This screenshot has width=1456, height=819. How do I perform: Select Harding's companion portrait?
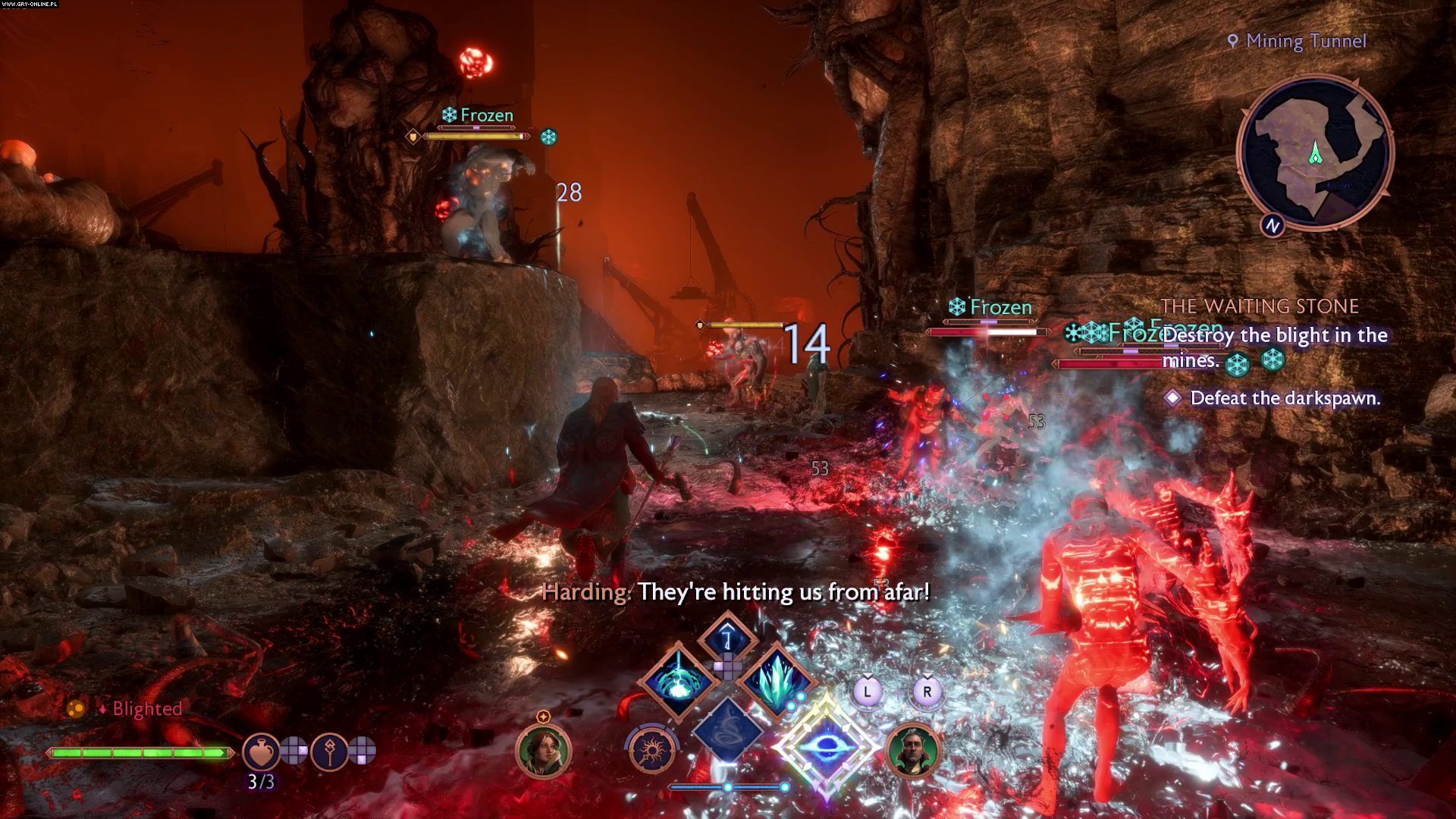[542, 750]
